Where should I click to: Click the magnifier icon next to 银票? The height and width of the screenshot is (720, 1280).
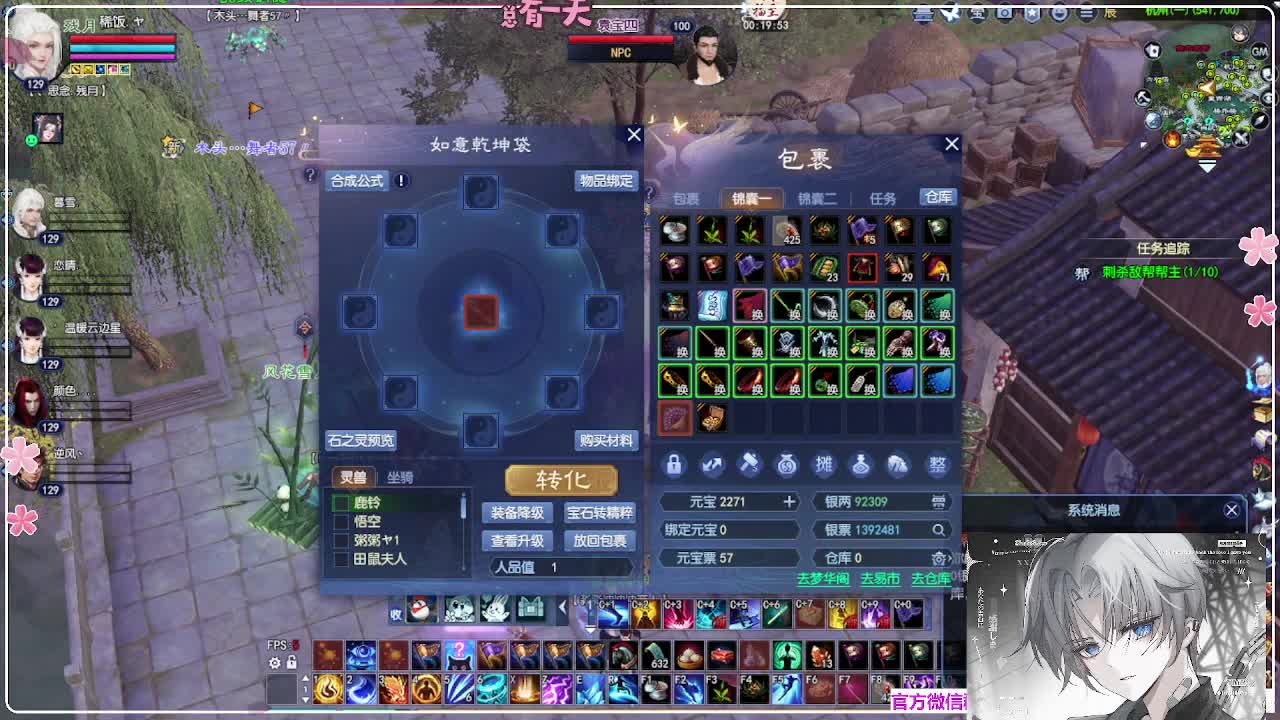point(939,530)
